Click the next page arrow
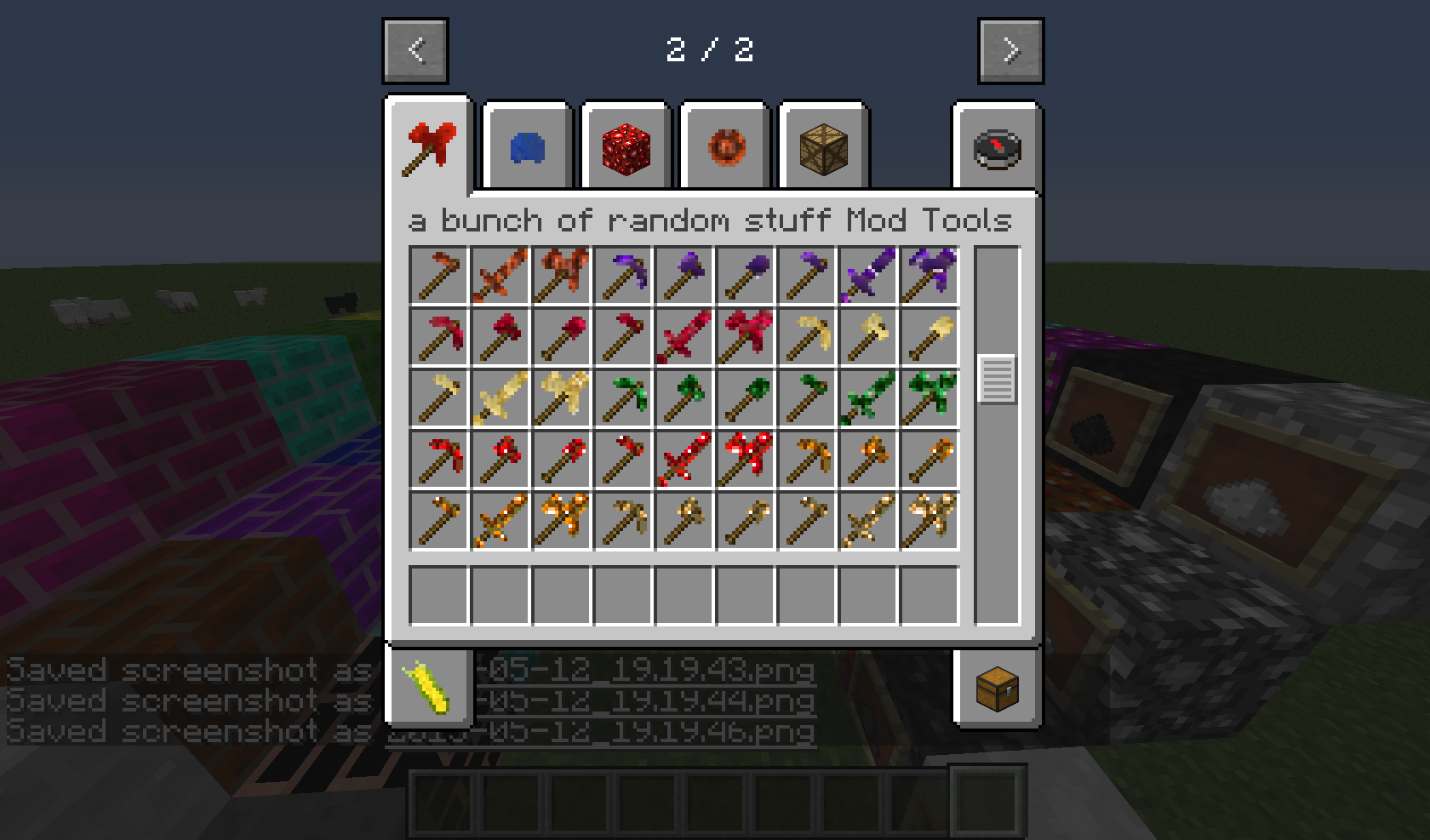Screen dimensions: 1430x840 [1011, 49]
